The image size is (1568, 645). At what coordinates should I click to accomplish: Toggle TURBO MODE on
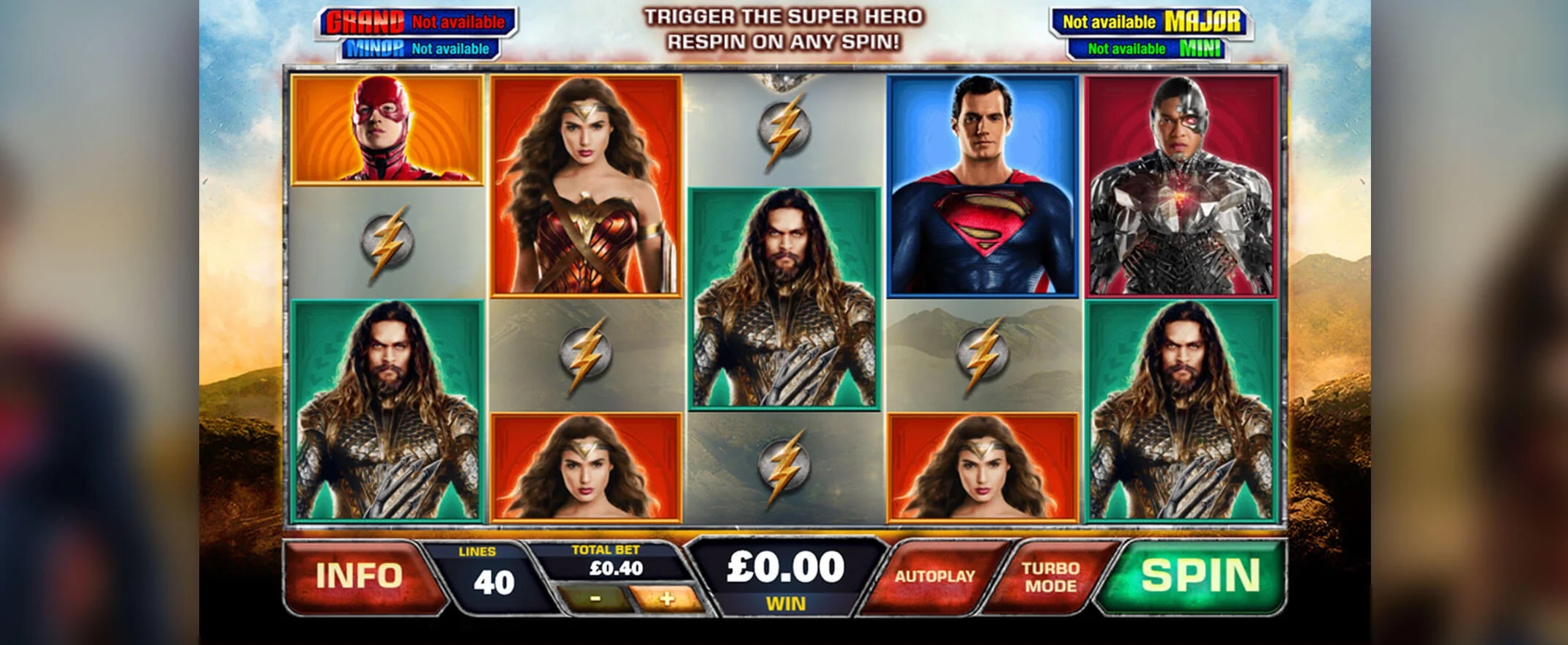point(1050,577)
